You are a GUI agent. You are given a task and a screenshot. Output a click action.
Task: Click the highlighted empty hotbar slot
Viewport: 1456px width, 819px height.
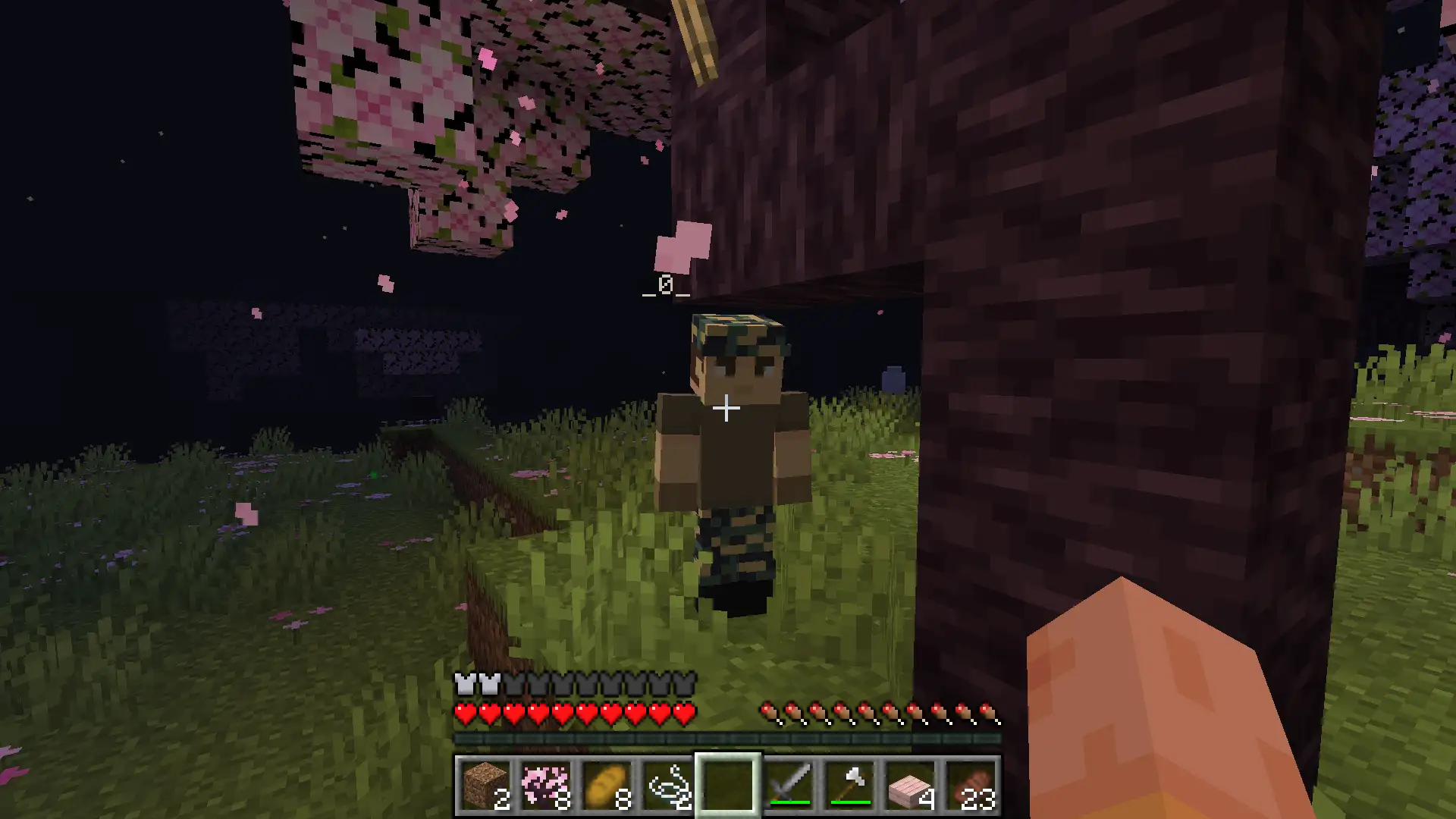click(727, 785)
